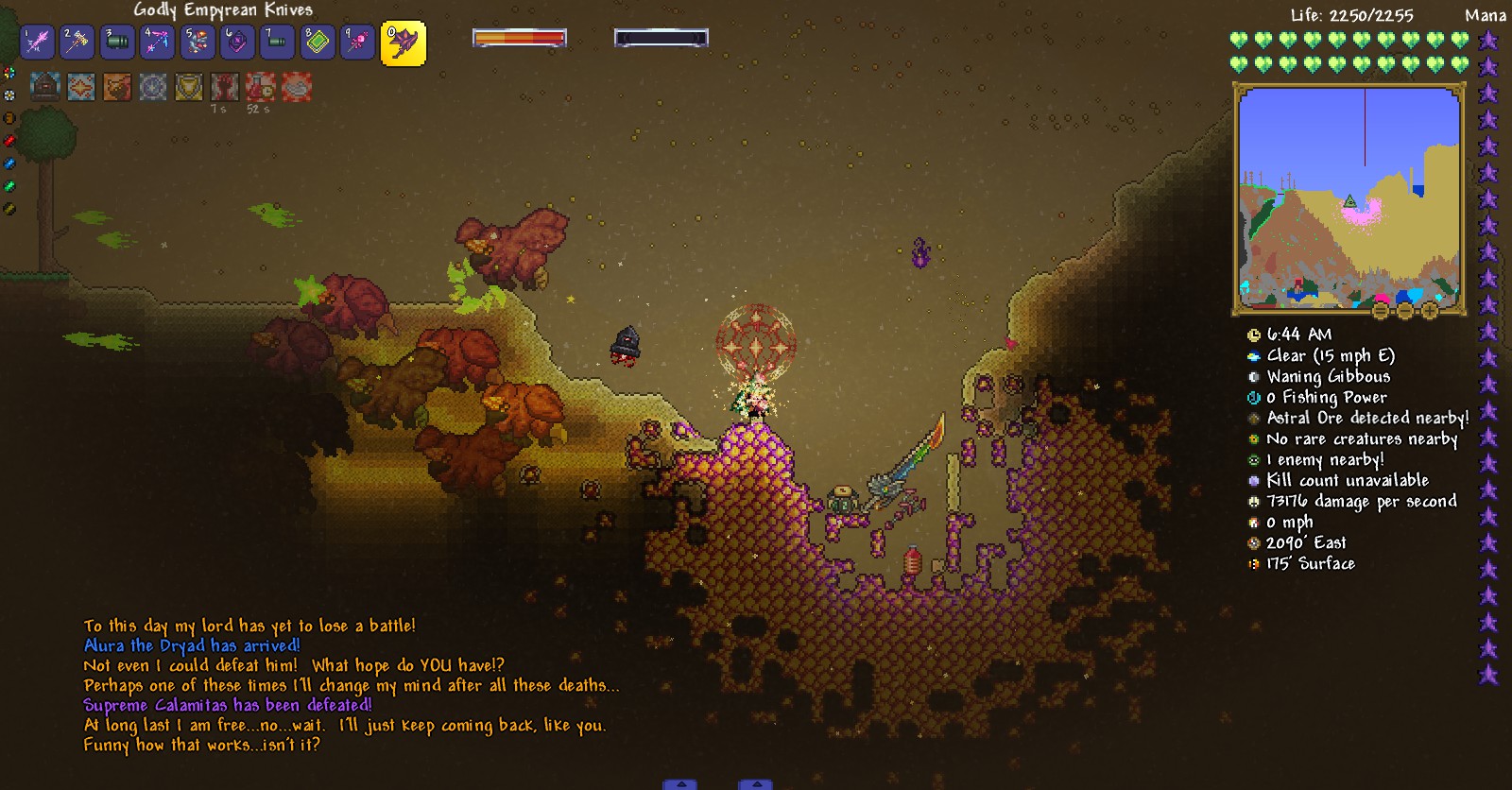Toggle the red wire visibility icon
Screen dimensions: 1512x790
click(9, 141)
